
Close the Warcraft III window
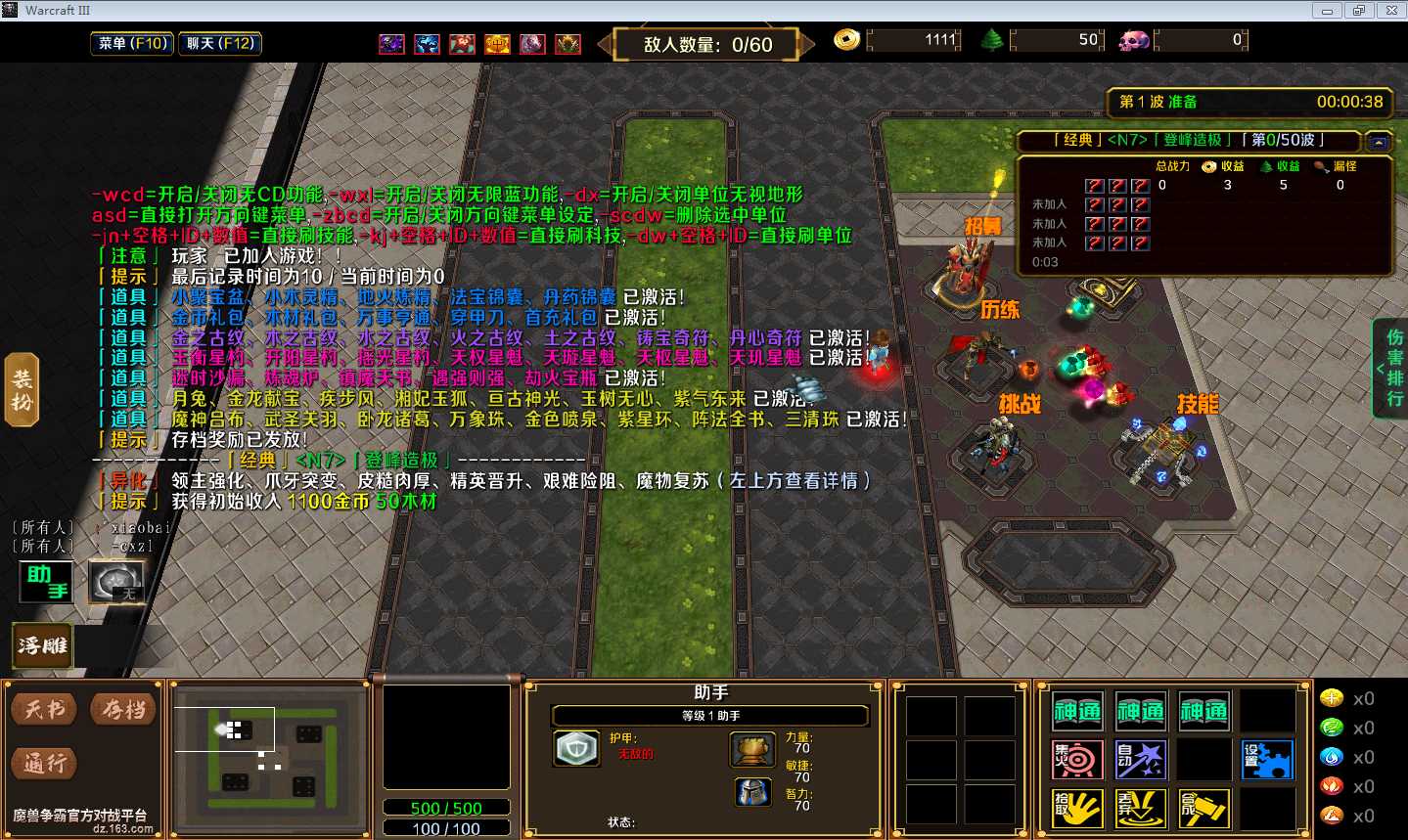pyautogui.click(x=1390, y=11)
